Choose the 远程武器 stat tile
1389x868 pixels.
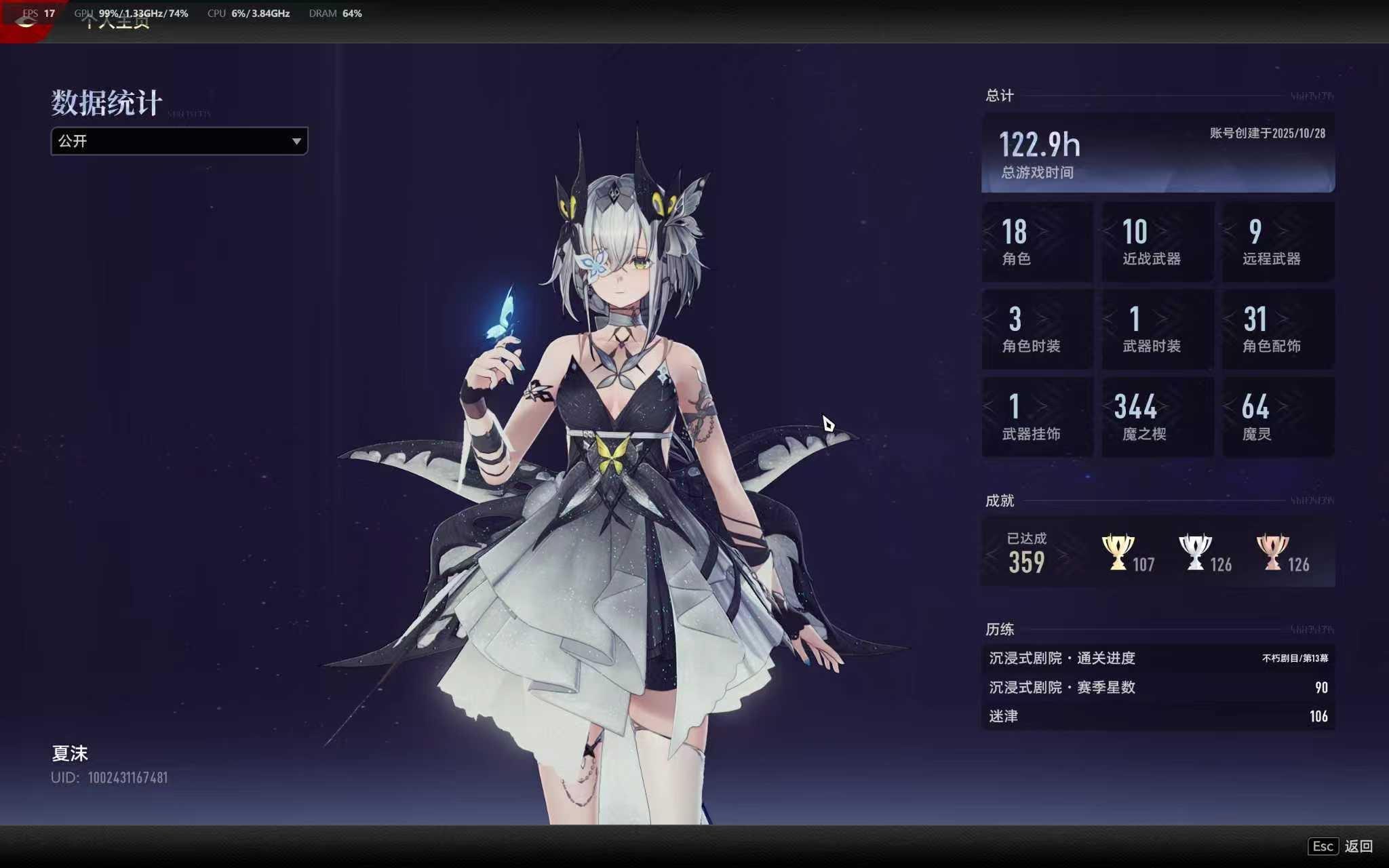click(x=1278, y=241)
